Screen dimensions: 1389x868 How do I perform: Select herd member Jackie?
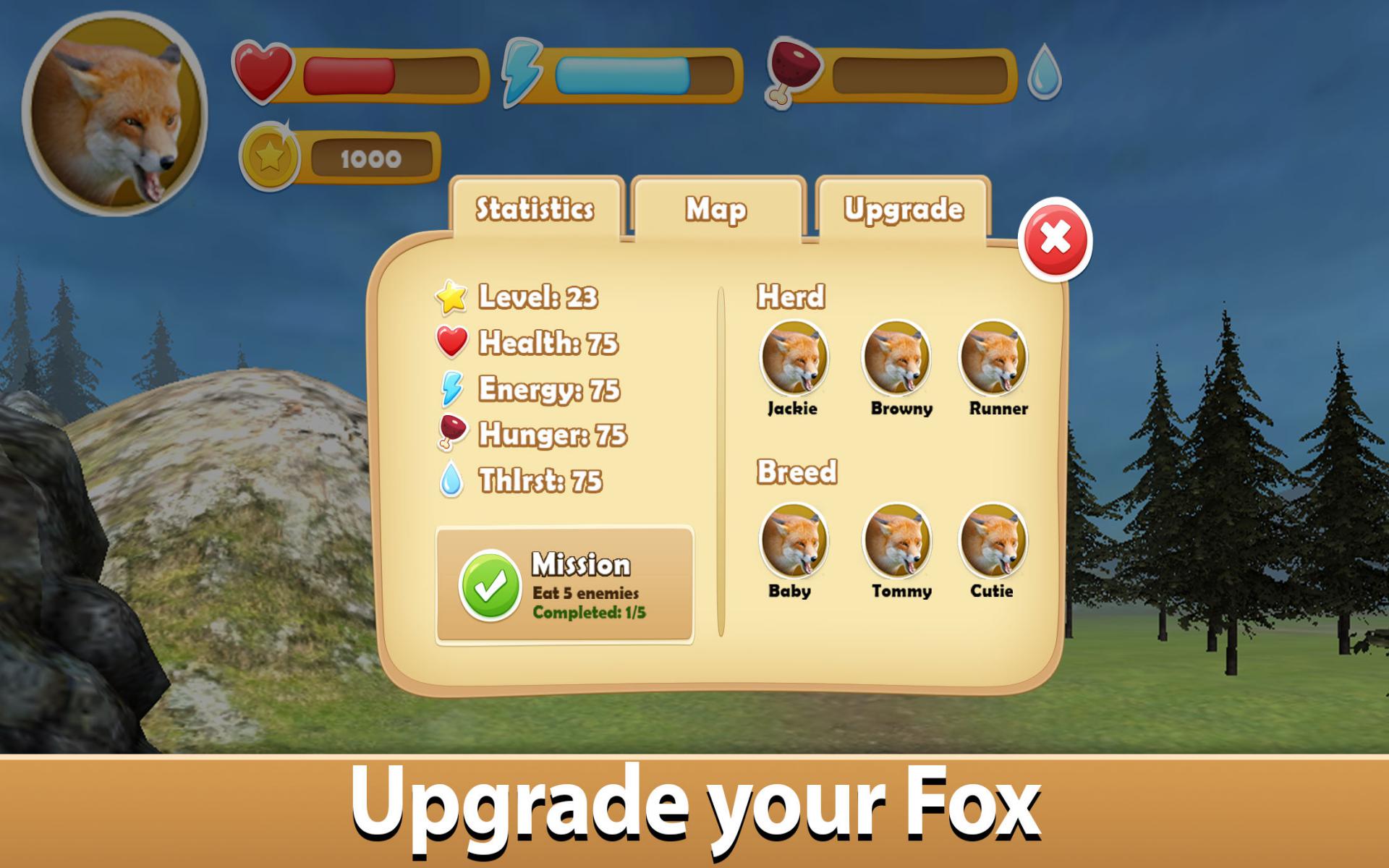pyautogui.click(x=793, y=359)
